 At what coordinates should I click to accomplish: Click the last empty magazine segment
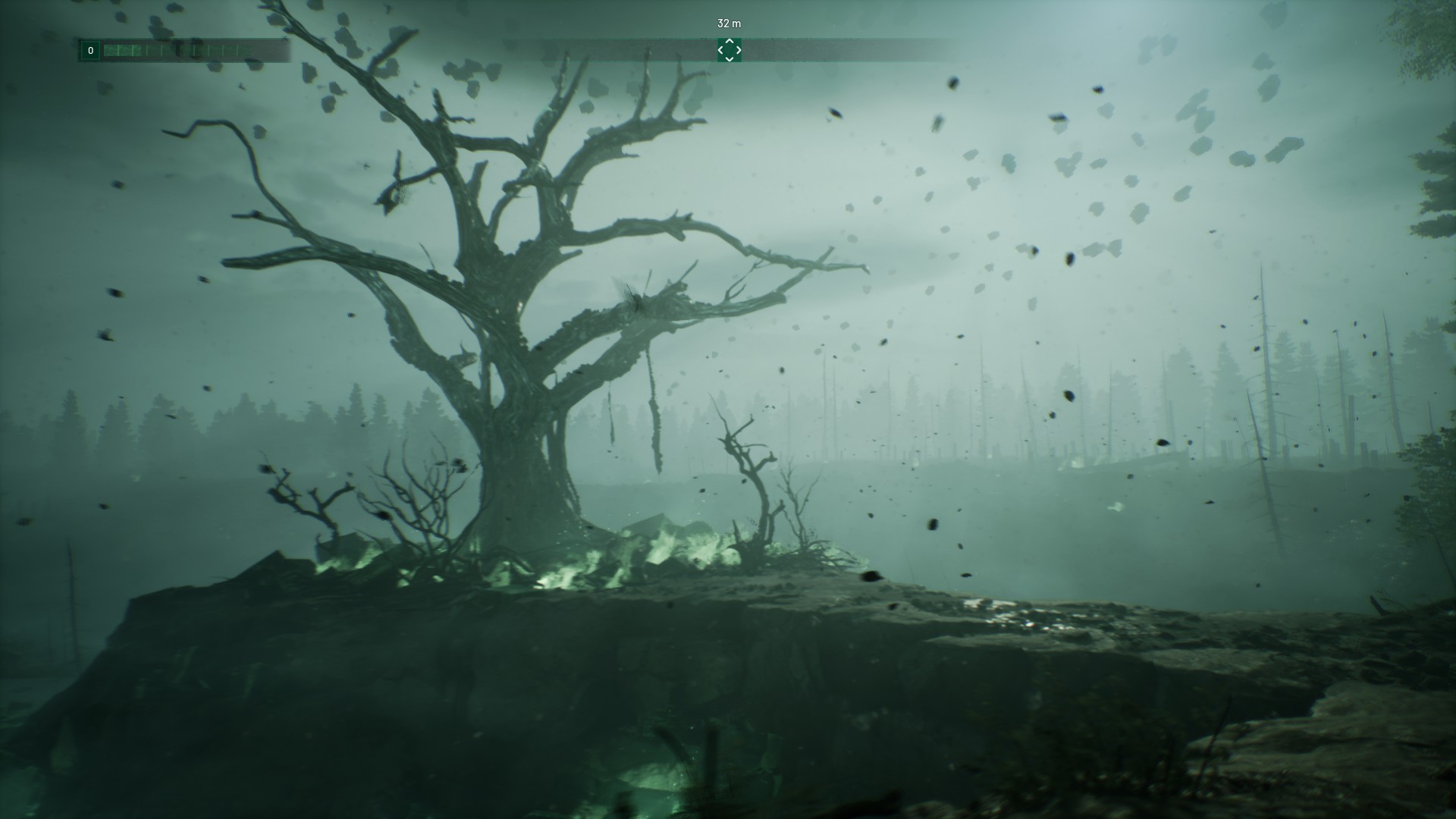pos(241,51)
